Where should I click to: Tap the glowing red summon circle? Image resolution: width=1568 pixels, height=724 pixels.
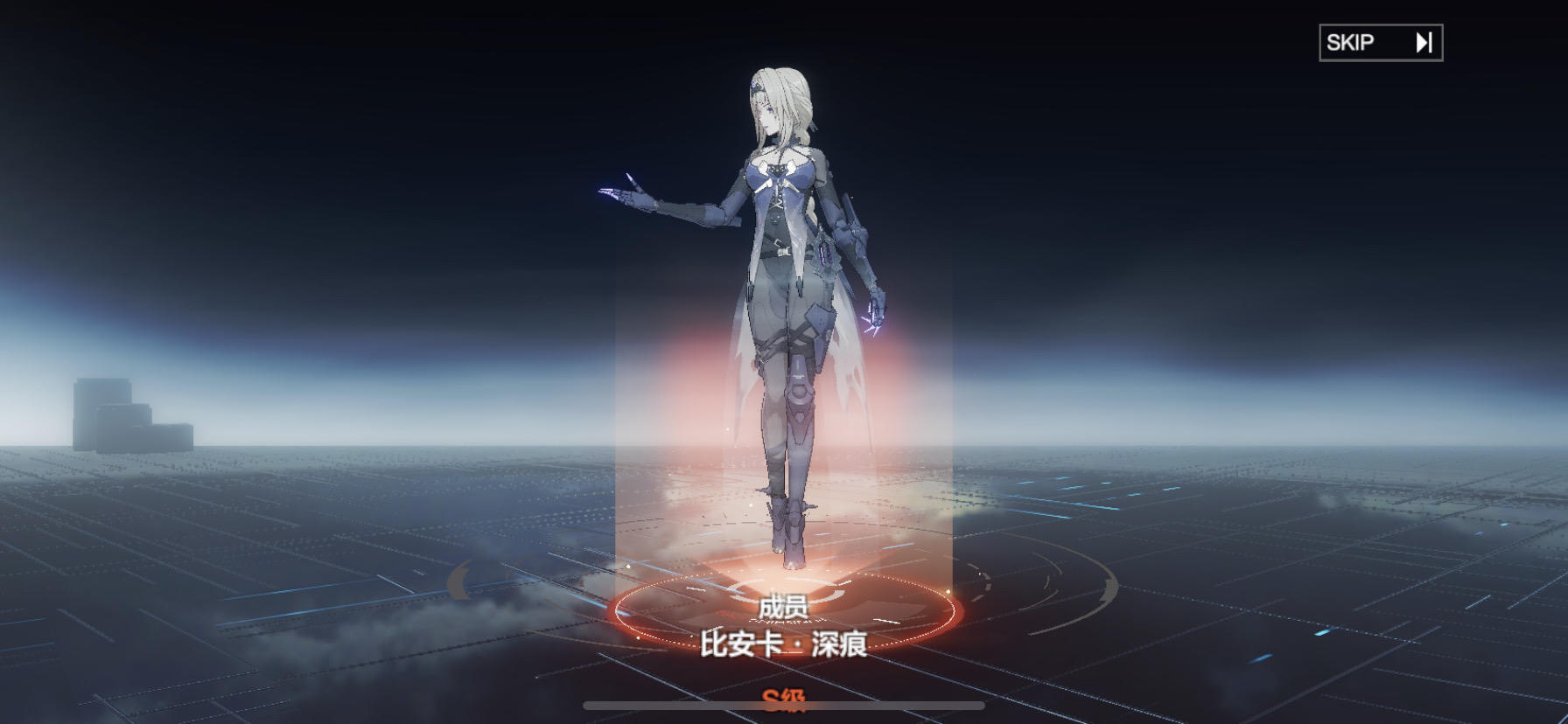click(x=783, y=612)
